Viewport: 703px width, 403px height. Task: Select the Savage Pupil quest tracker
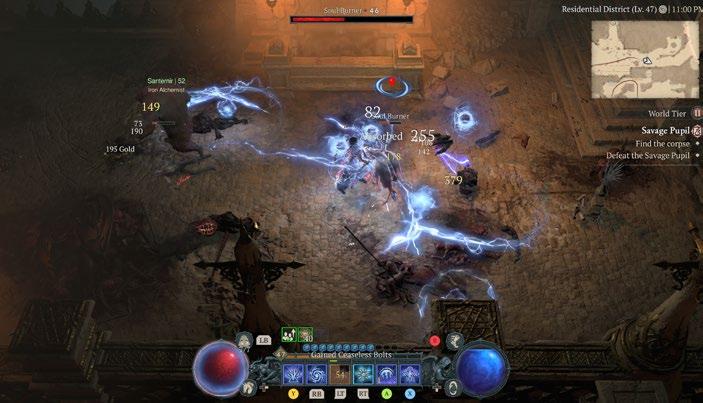[666, 130]
